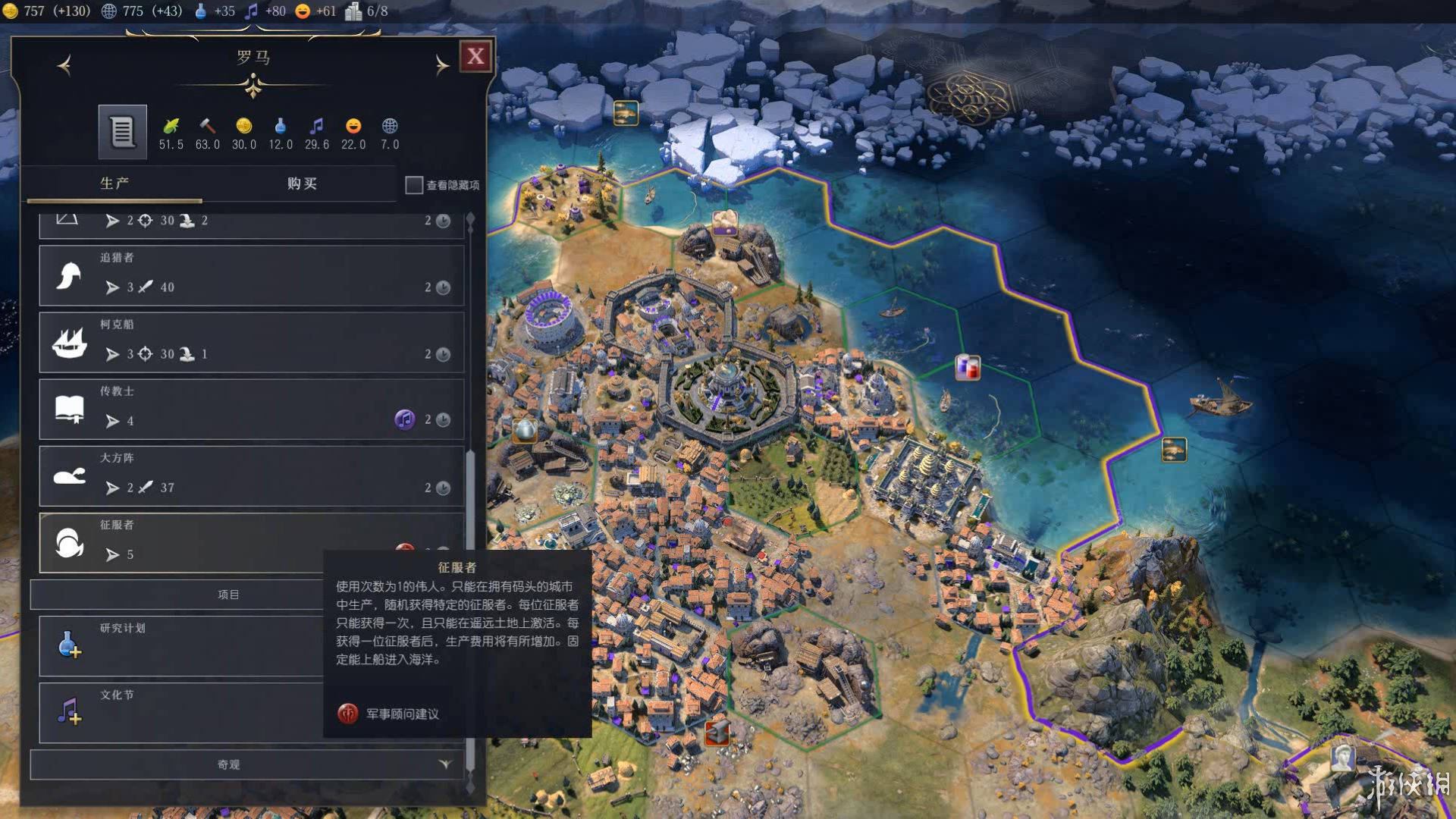
Task: Select 追猎者 unit for production
Action: (250, 275)
